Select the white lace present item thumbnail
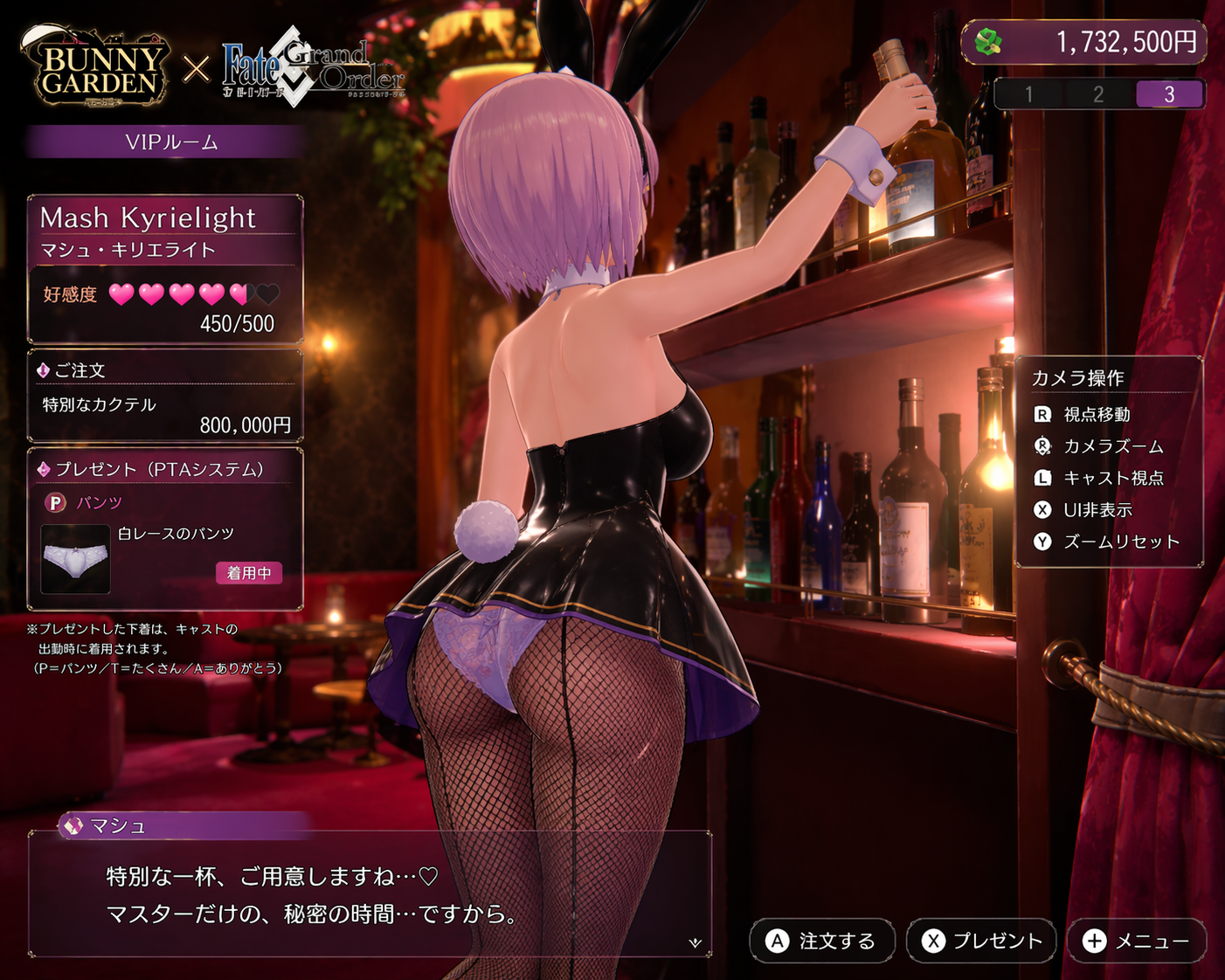 point(76,559)
